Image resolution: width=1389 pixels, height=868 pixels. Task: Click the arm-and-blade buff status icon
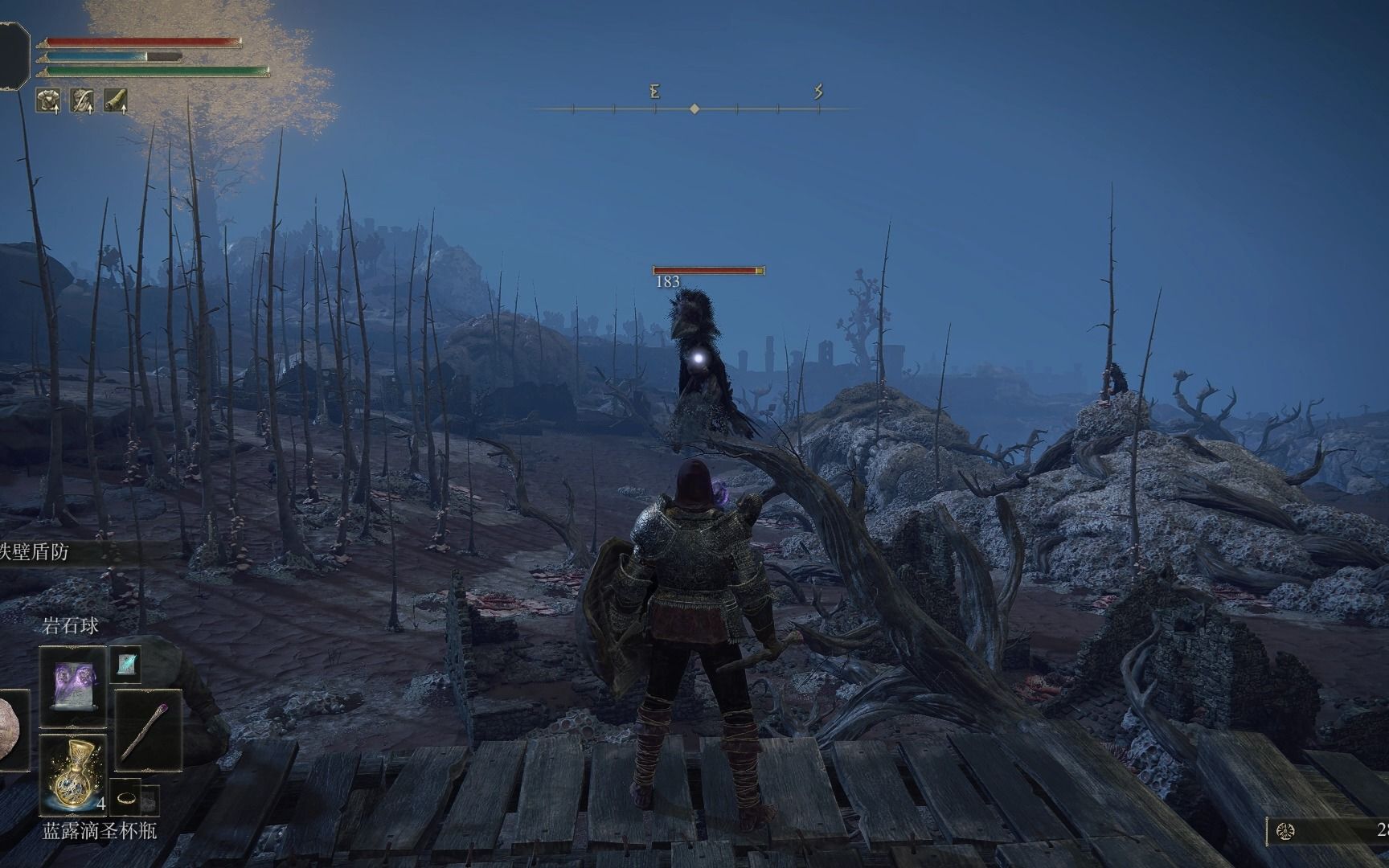[82, 100]
